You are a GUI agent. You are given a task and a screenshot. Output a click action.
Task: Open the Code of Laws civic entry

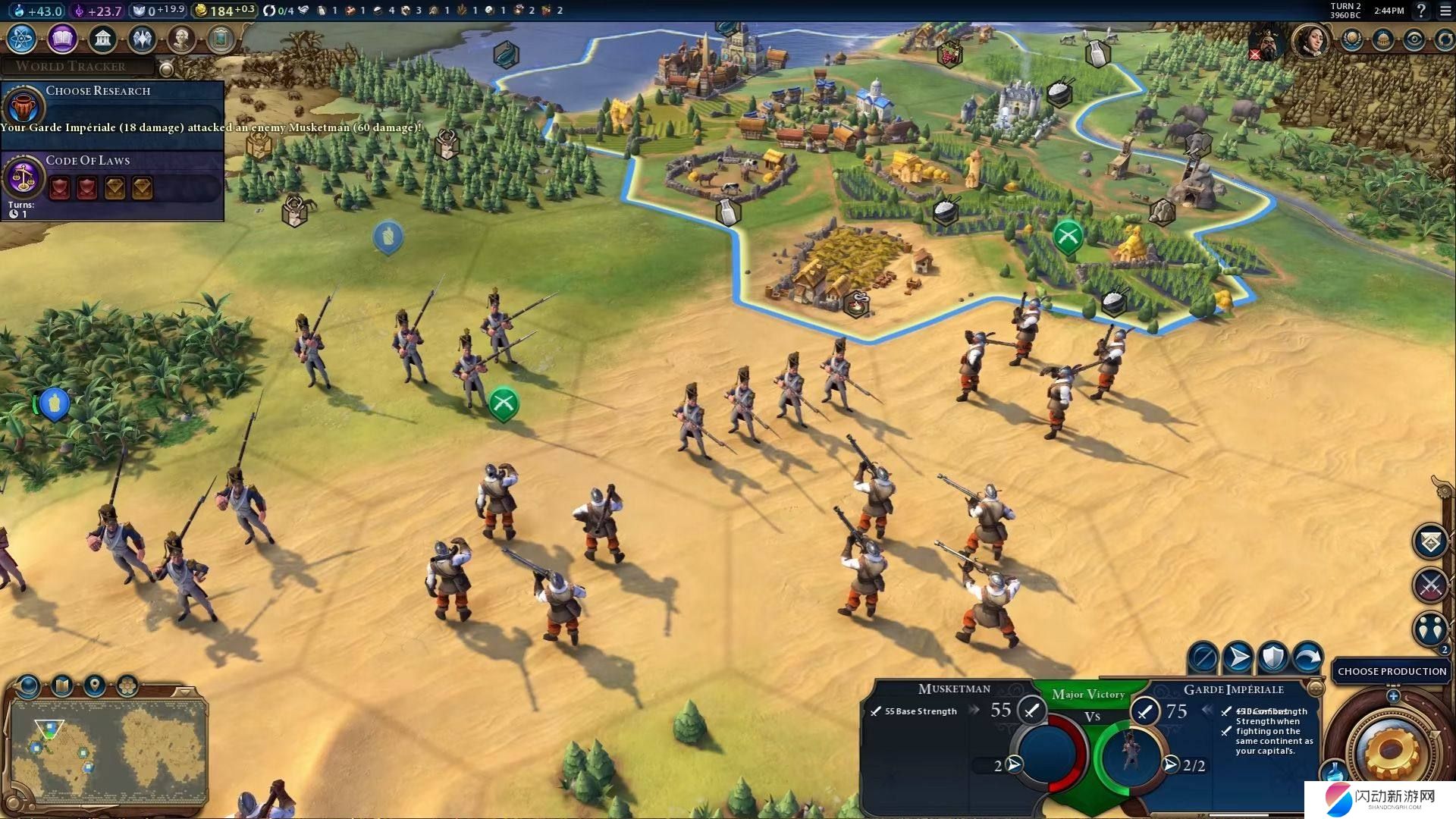point(88,161)
